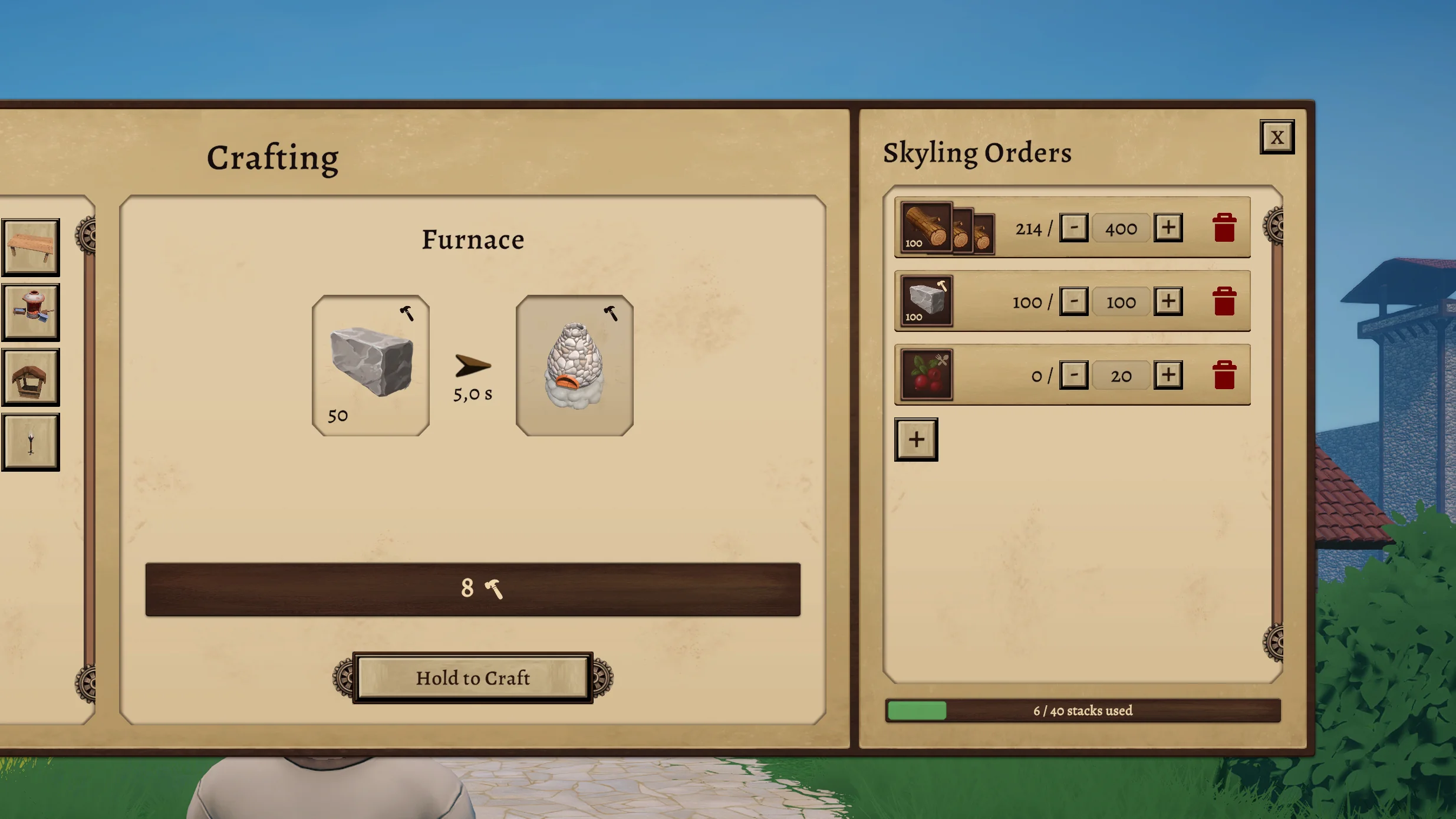
Task: Click the stone block ingredient slot
Action: point(371,366)
